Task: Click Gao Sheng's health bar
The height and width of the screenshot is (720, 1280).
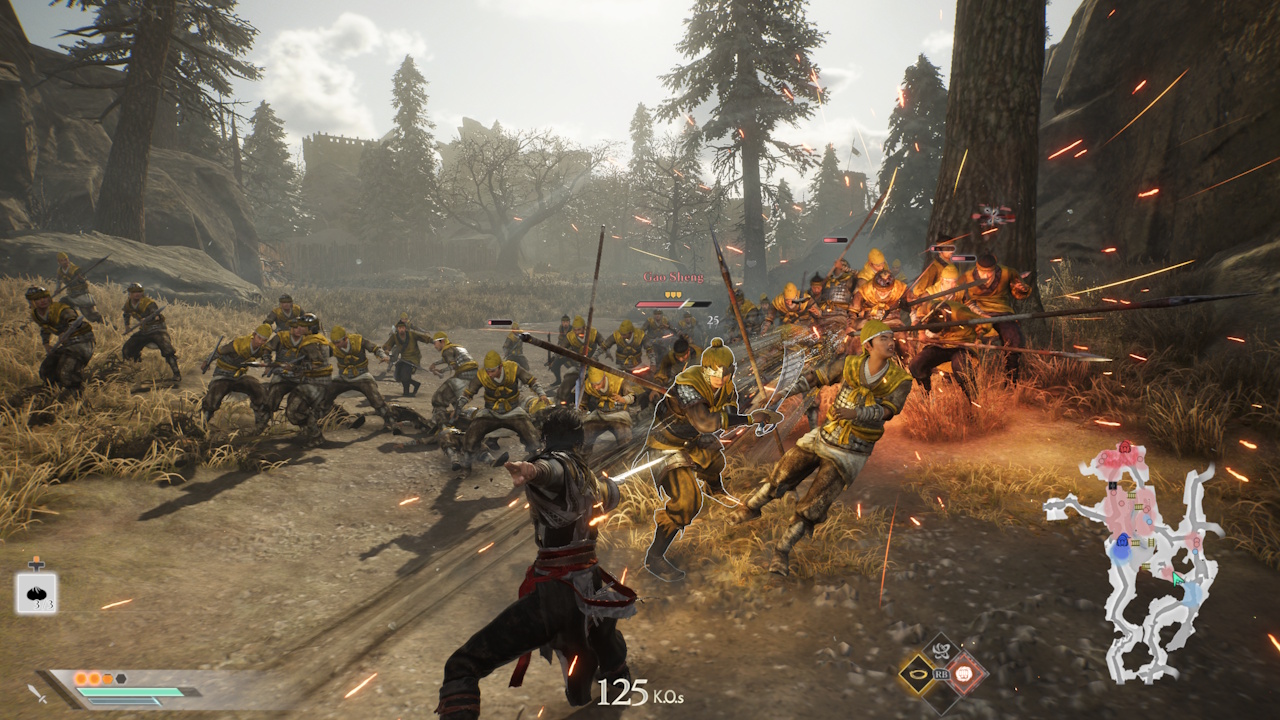Action: tap(672, 304)
